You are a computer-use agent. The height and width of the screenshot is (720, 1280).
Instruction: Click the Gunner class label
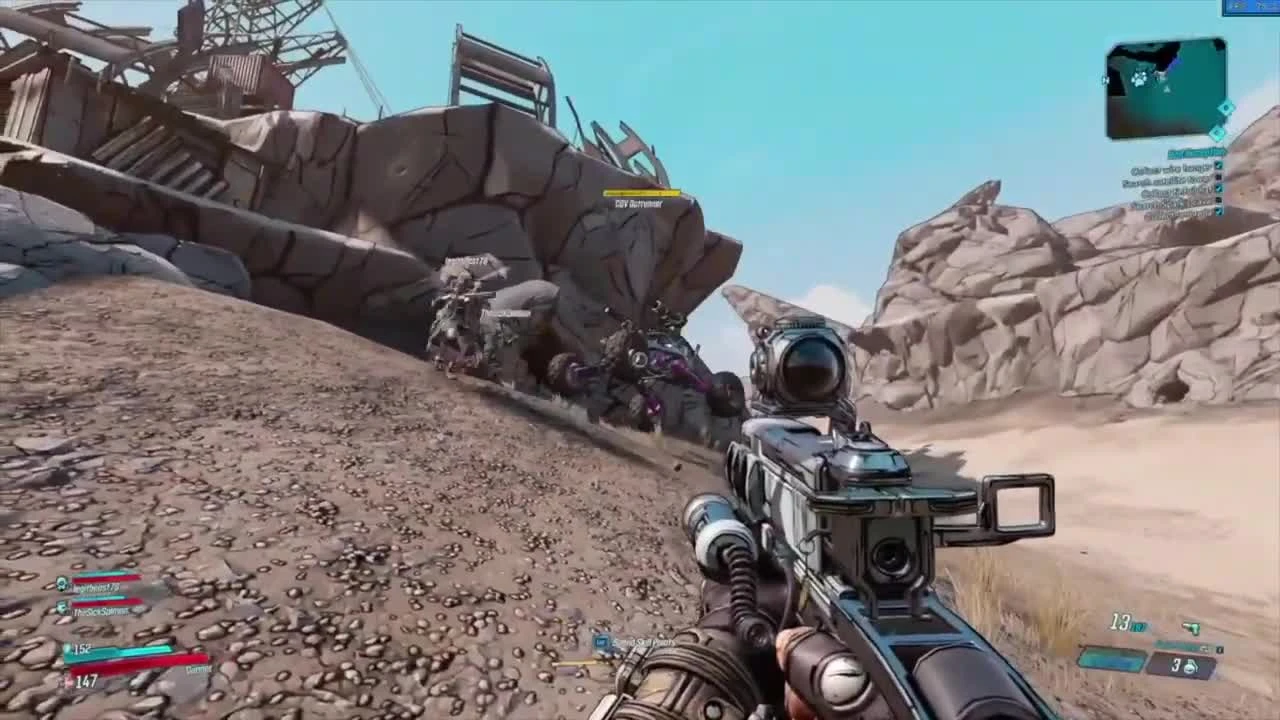(x=198, y=669)
